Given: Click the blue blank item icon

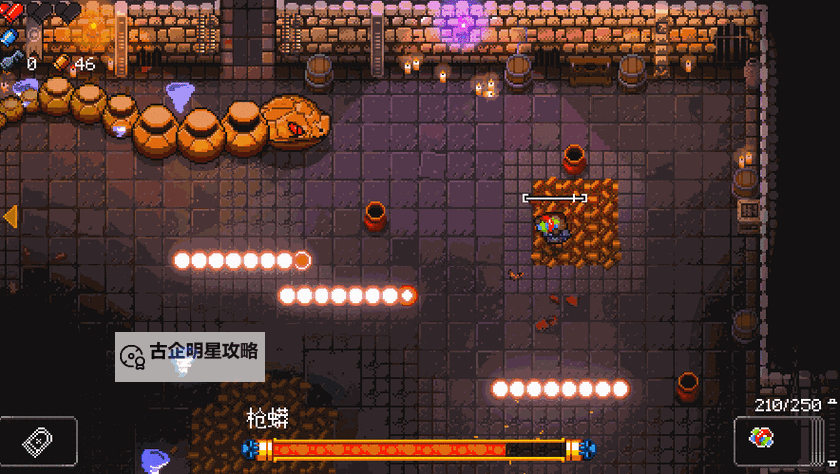Looking at the screenshot, I should 9,37.
